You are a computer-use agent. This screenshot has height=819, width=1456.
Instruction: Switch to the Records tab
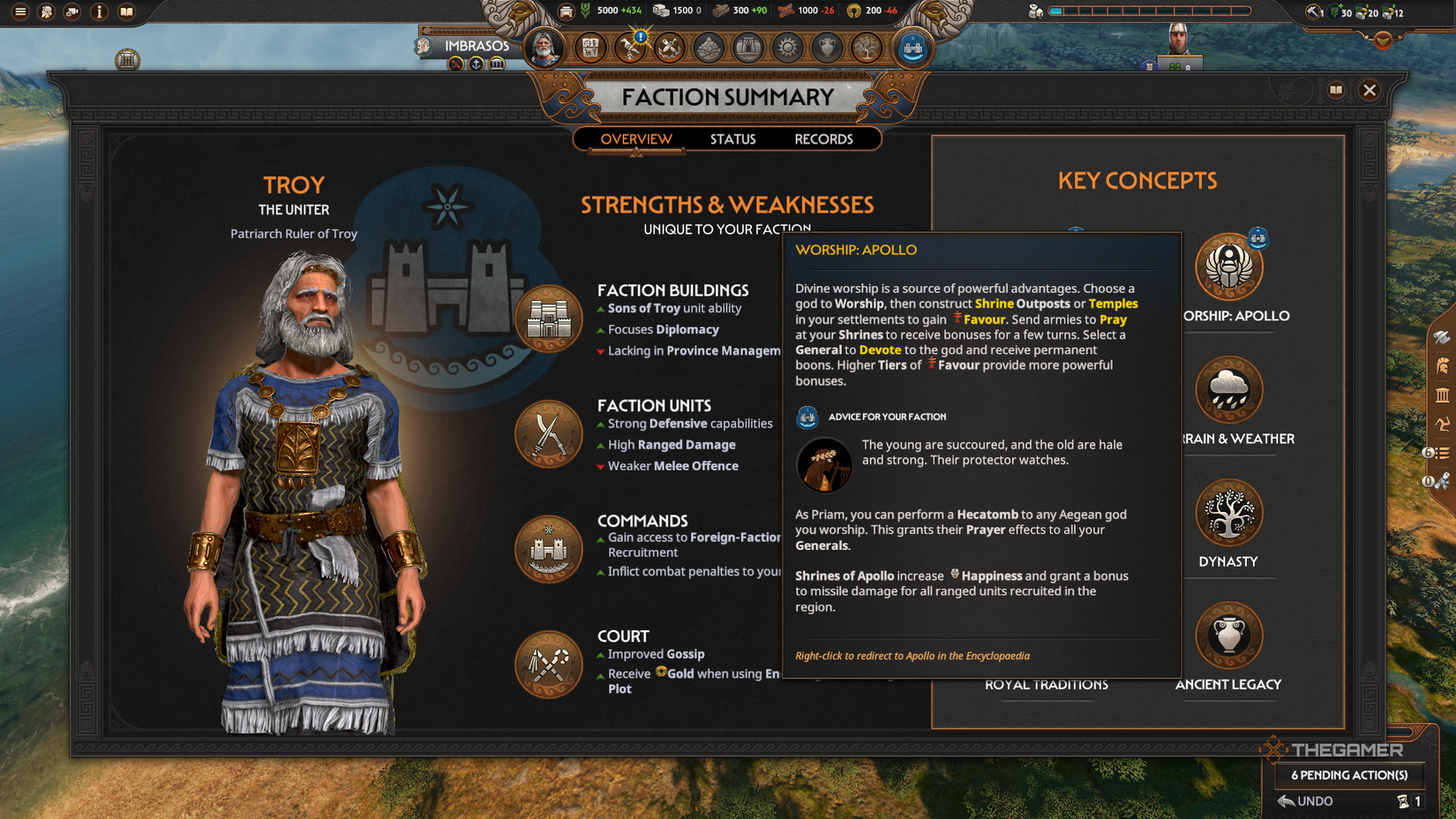tap(823, 139)
